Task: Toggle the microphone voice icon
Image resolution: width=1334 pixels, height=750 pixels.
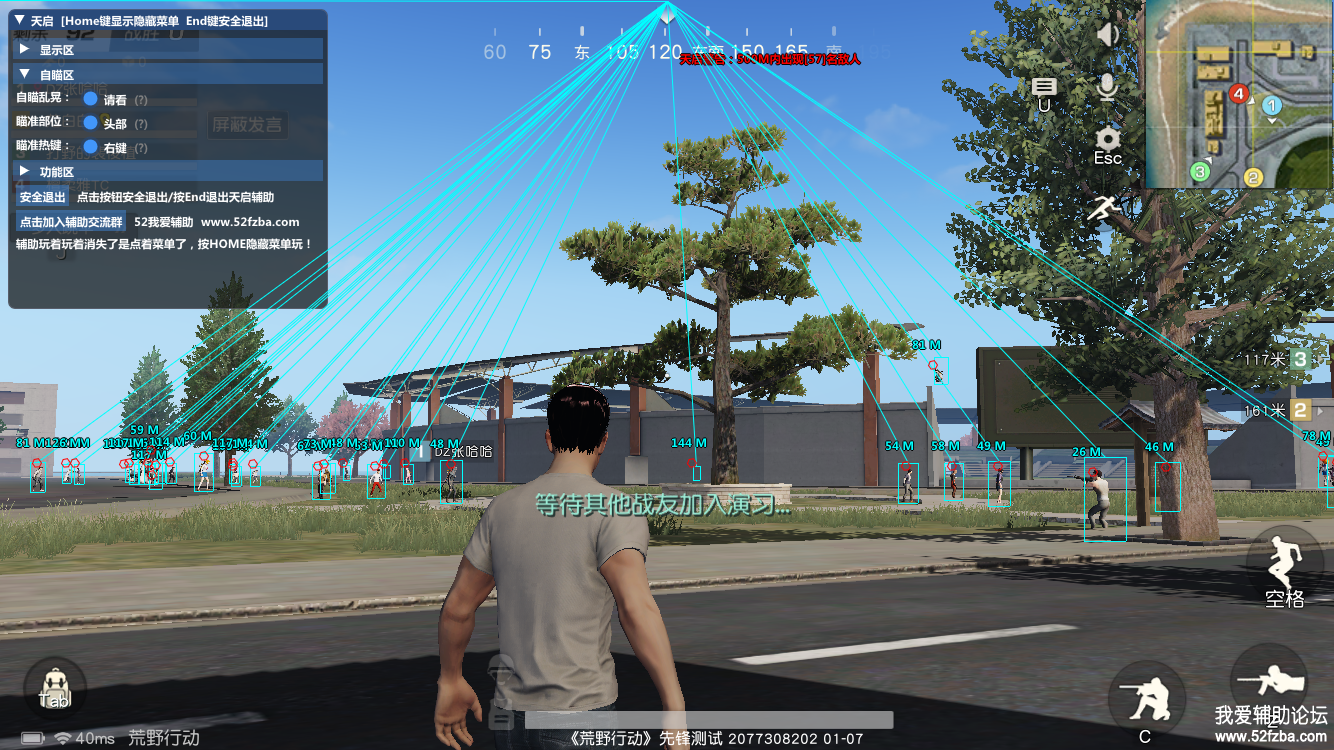Action: [1107, 87]
